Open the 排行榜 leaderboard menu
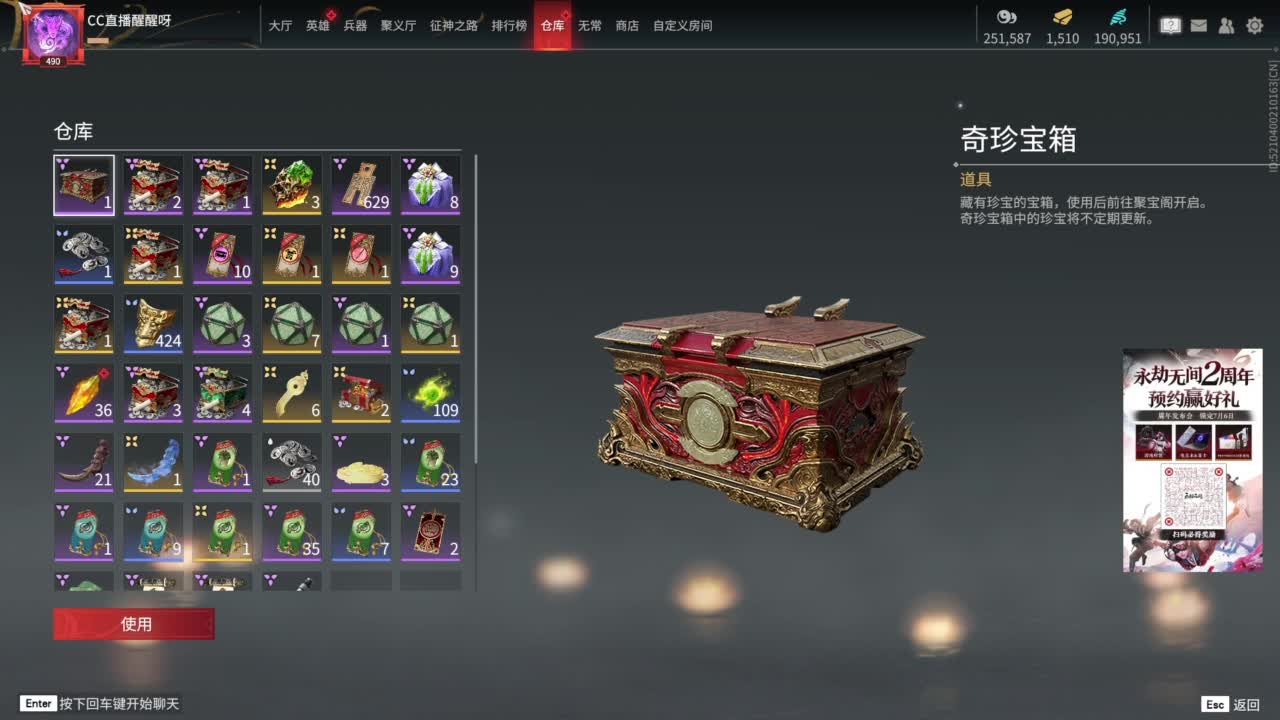 (x=510, y=26)
